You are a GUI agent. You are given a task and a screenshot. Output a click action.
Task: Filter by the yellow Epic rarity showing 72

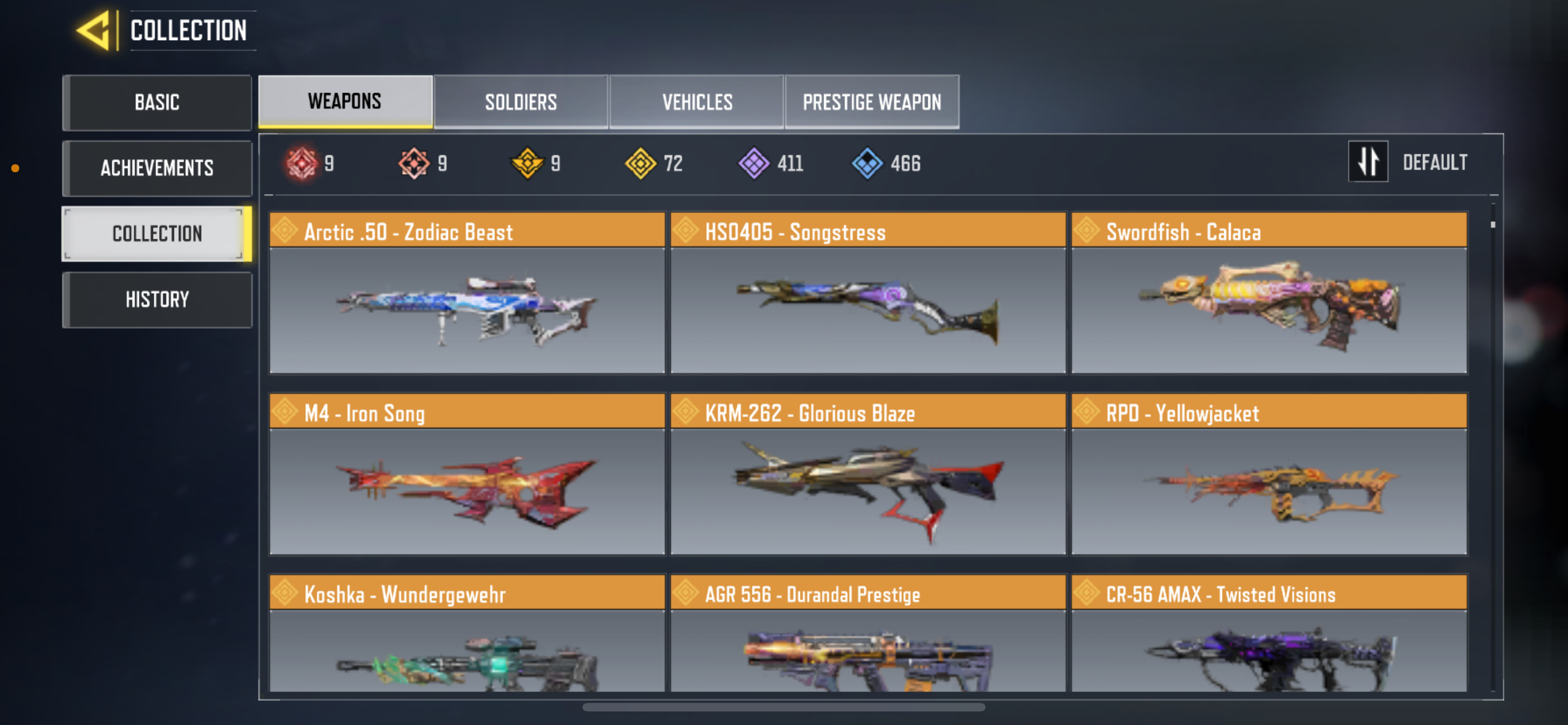[640, 162]
